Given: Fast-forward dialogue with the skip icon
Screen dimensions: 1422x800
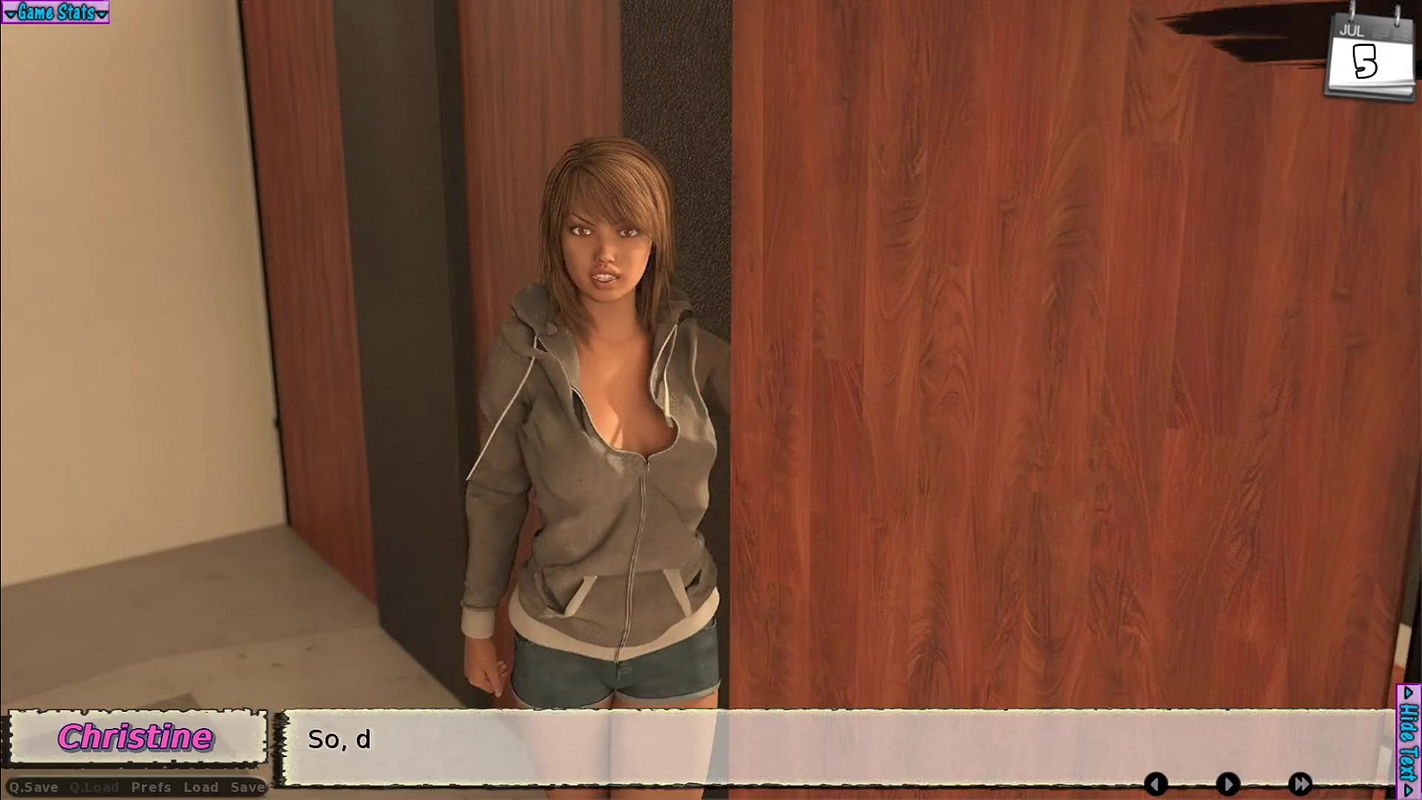Looking at the screenshot, I should point(1300,786).
